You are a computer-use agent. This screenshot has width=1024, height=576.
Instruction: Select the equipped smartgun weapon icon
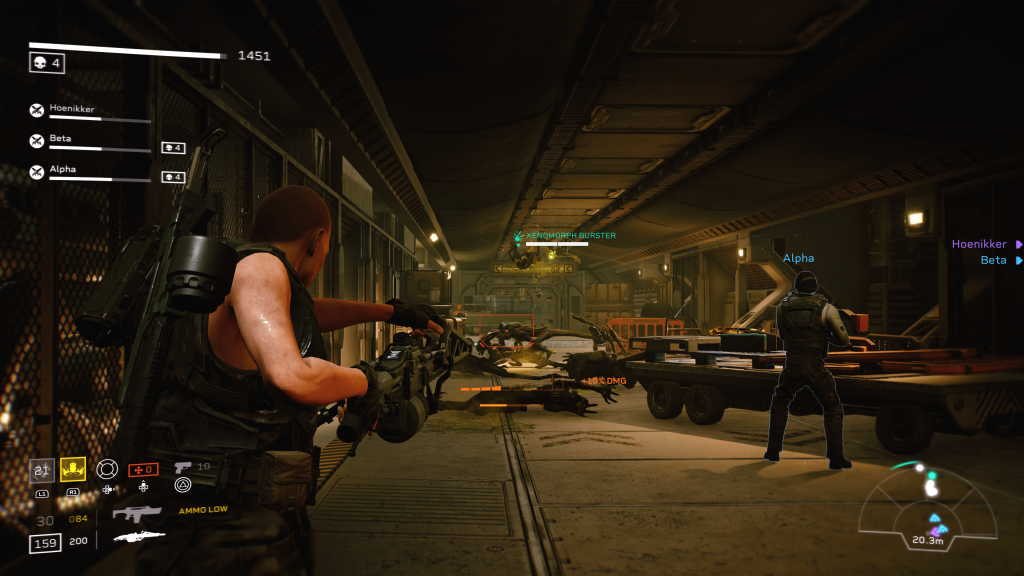click(139, 537)
